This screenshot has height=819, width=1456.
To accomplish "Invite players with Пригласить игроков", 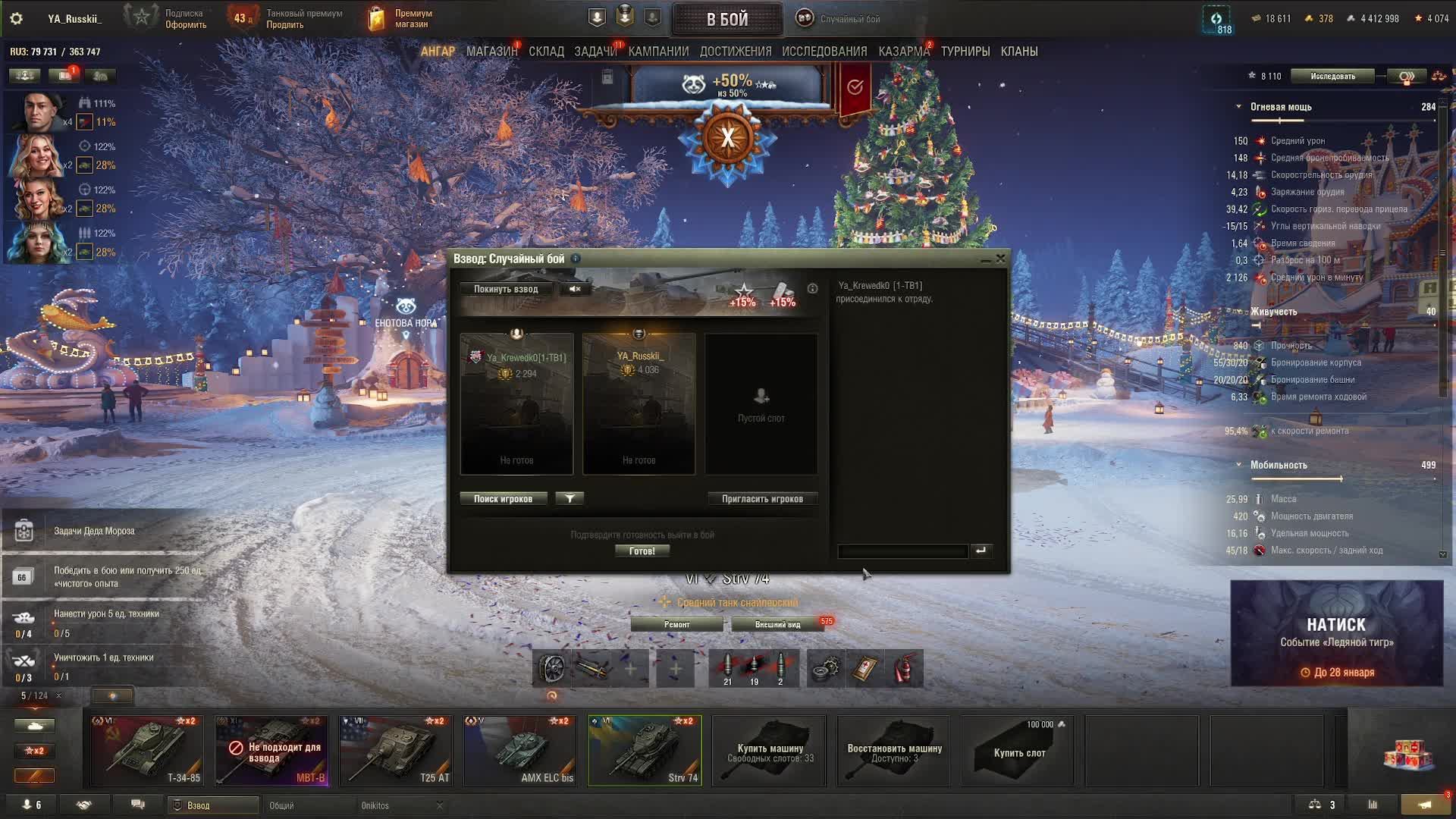I will [x=762, y=499].
